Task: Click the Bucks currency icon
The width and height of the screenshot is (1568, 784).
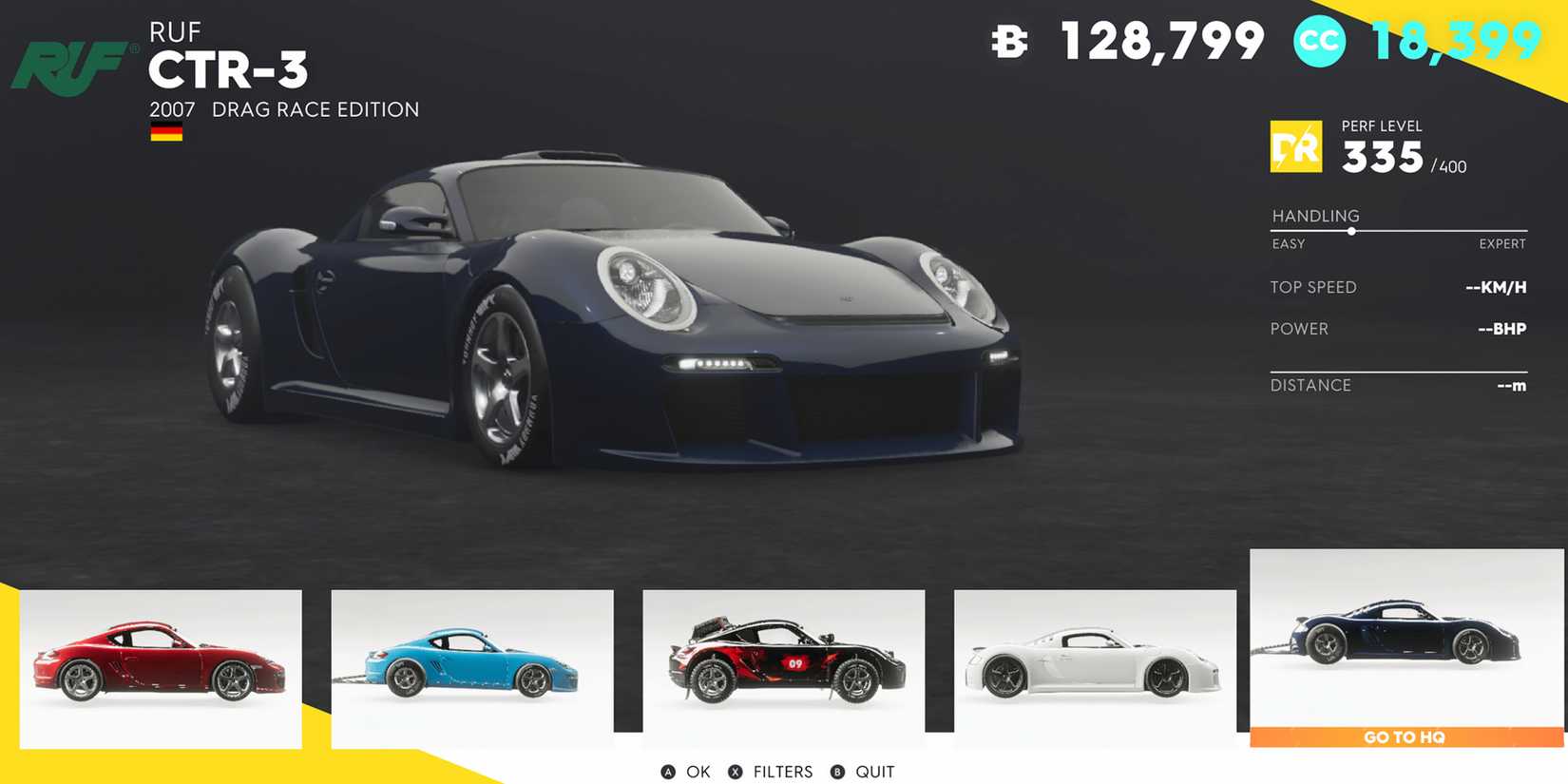Action: pyautogui.click(x=1007, y=43)
